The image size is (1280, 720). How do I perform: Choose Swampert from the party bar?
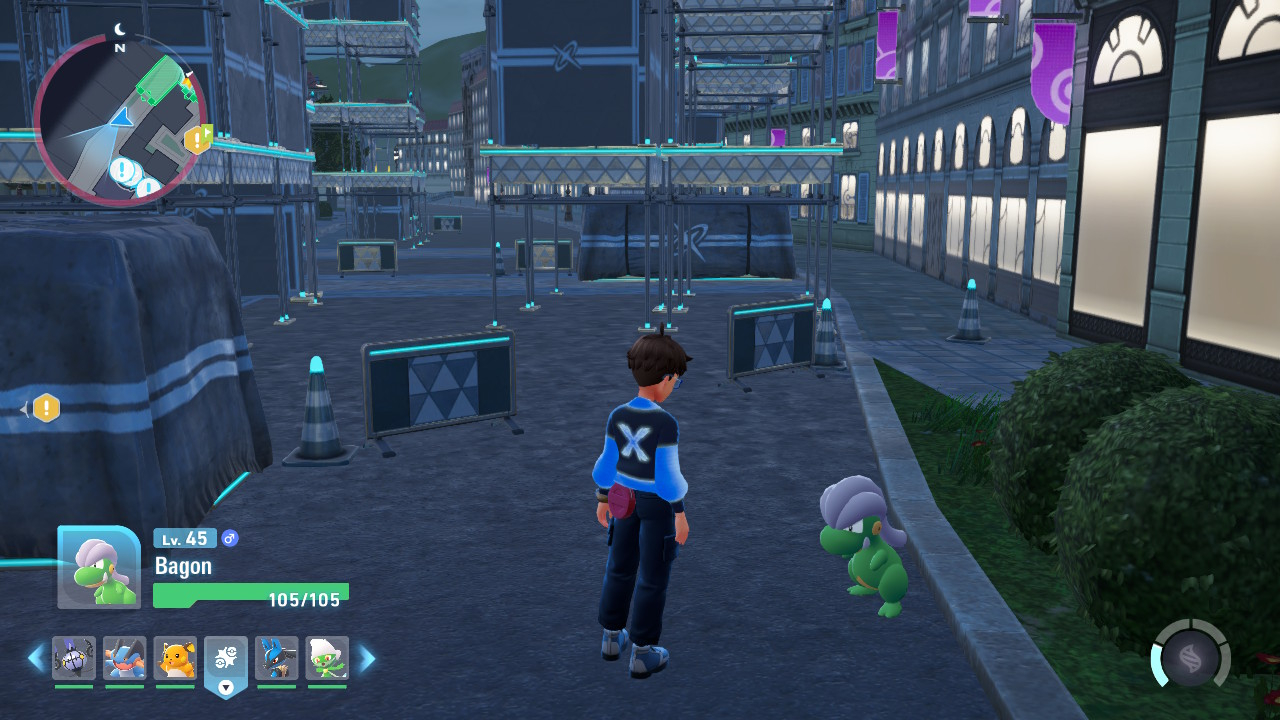pyautogui.click(x=125, y=658)
